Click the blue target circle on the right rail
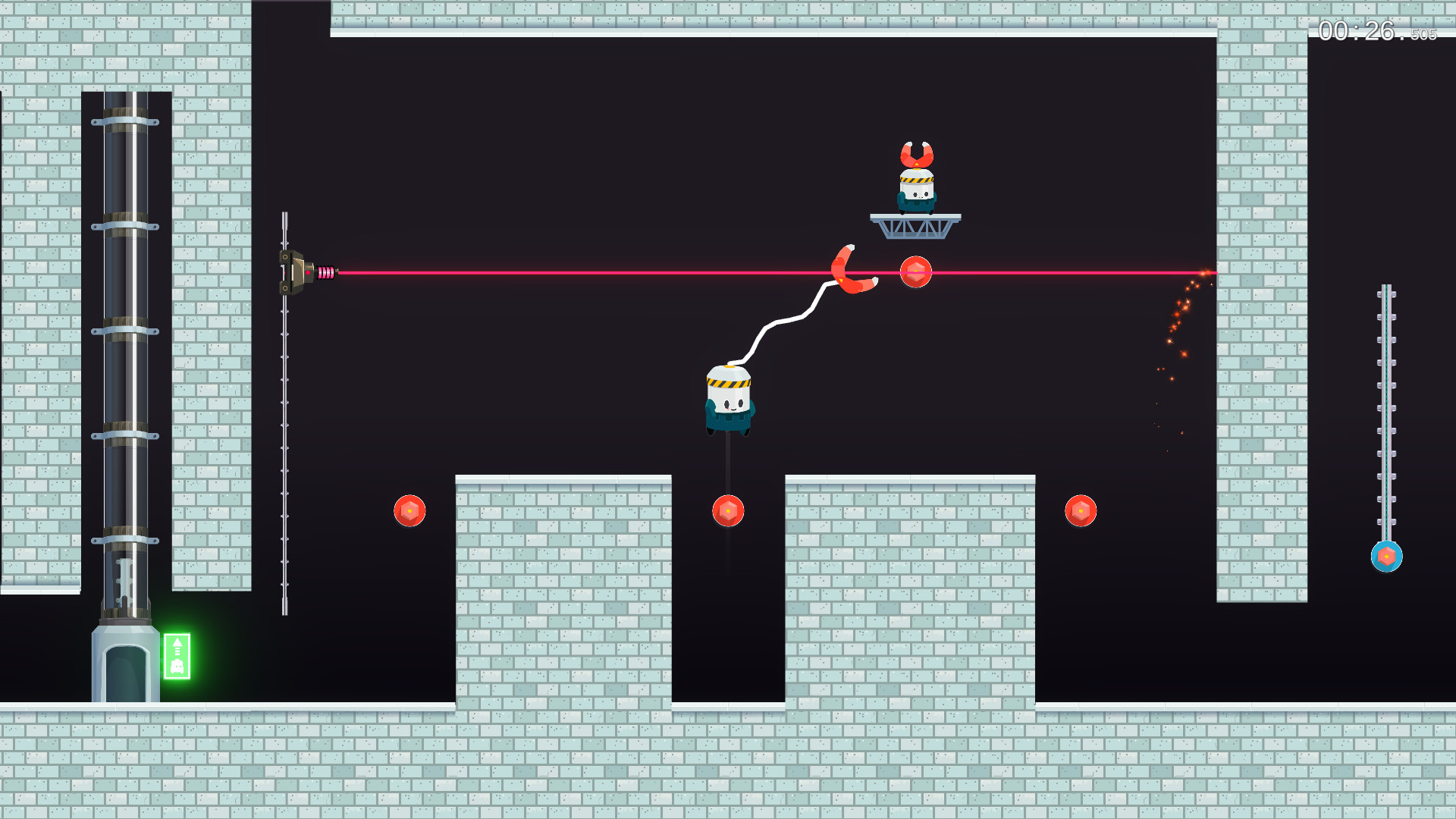1456x819 pixels. [1387, 556]
